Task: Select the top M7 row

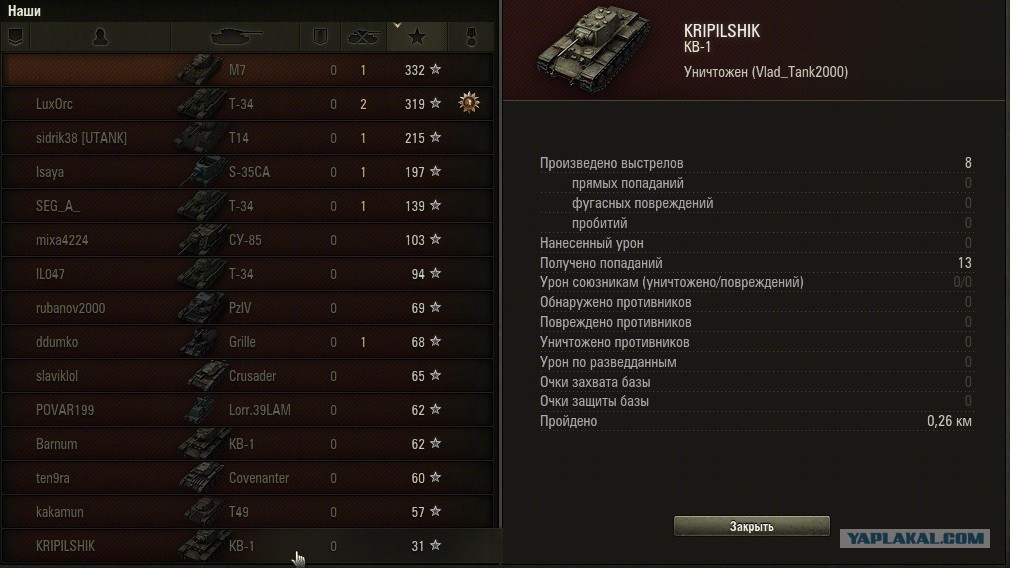Action: [x=248, y=70]
